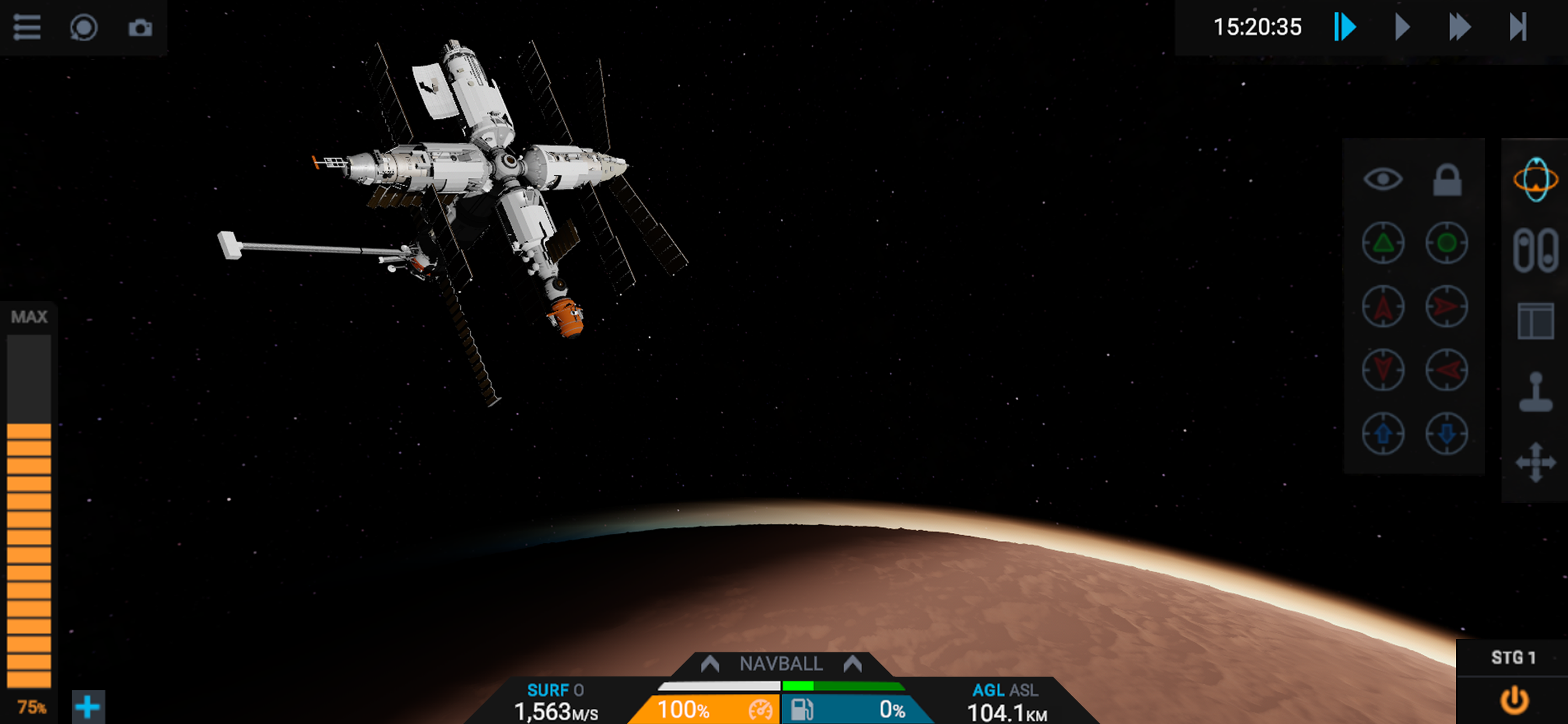The height and width of the screenshot is (724, 1568).
Task: Activate fast-forward time warp
Action: coord(1459,27)
